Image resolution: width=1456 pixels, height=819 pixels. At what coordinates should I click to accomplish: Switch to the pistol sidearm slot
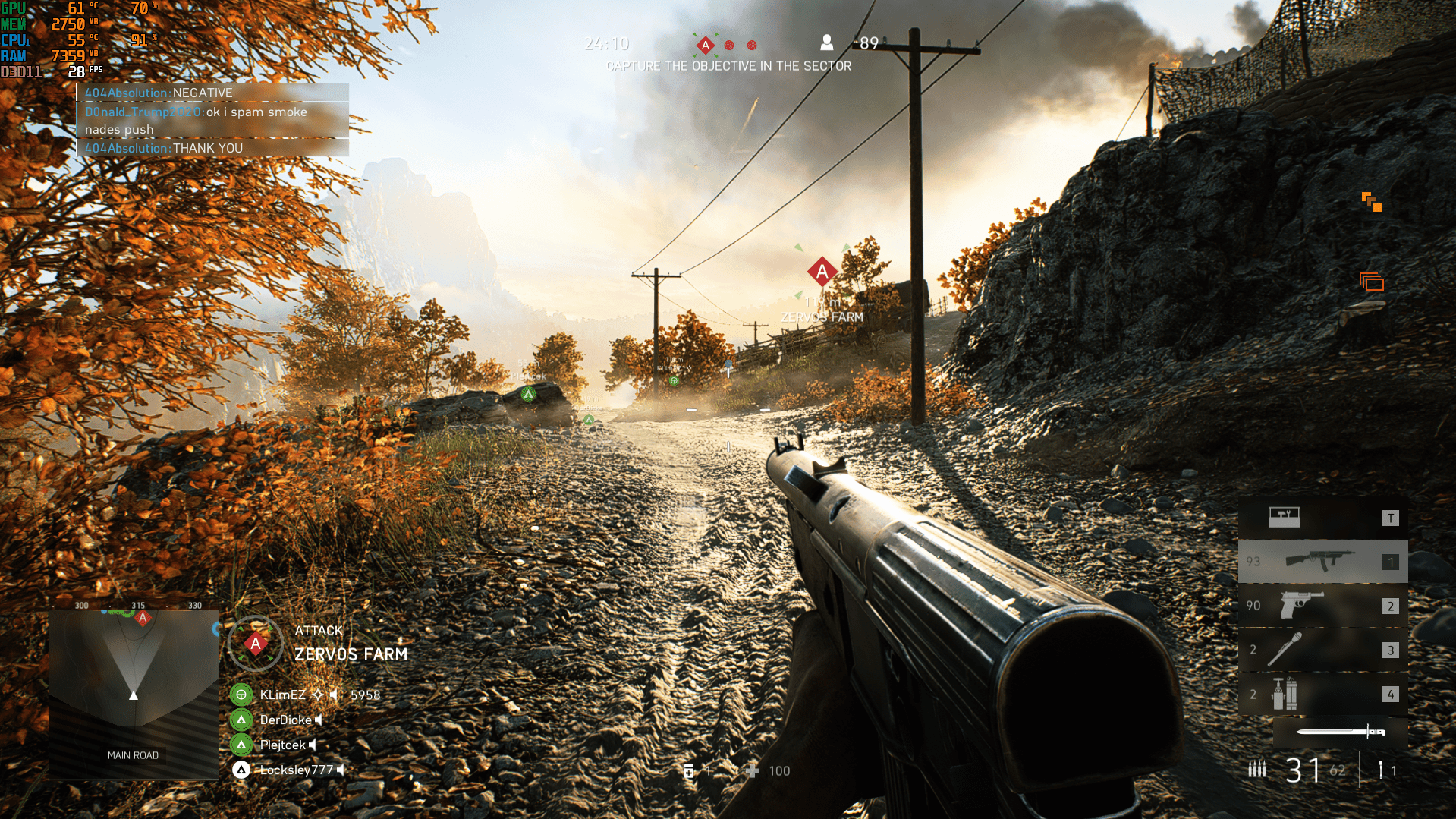coord(1322,606)
